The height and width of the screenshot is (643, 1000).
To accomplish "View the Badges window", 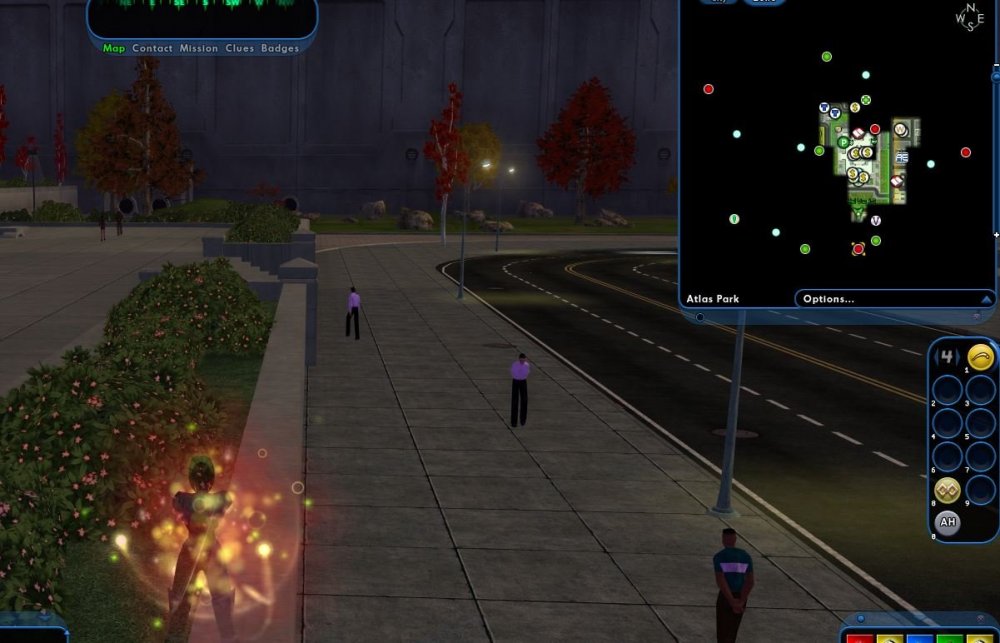I will [x=280, y=48].
